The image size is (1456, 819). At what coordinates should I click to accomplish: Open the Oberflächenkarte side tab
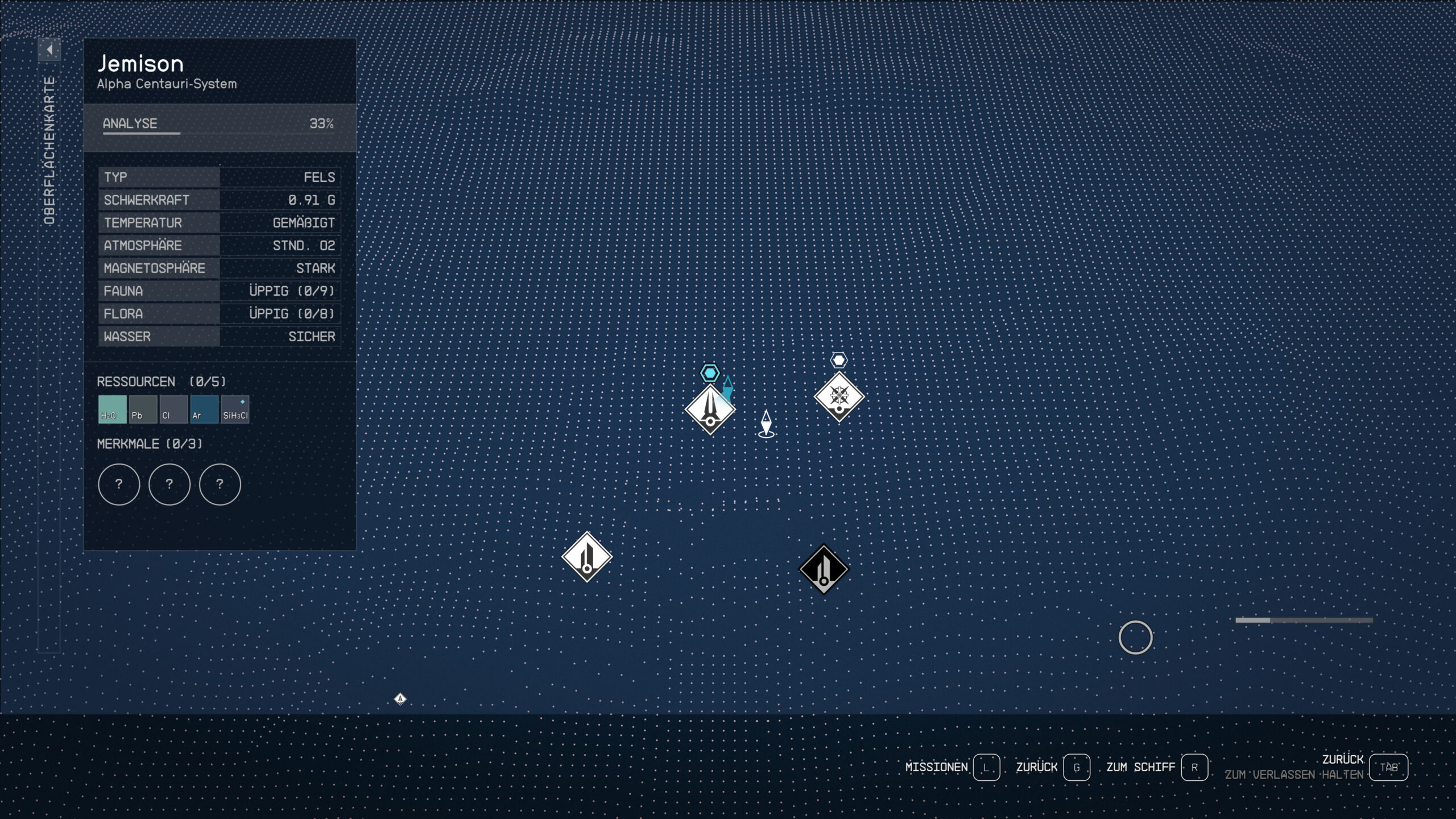pos(49,151)
